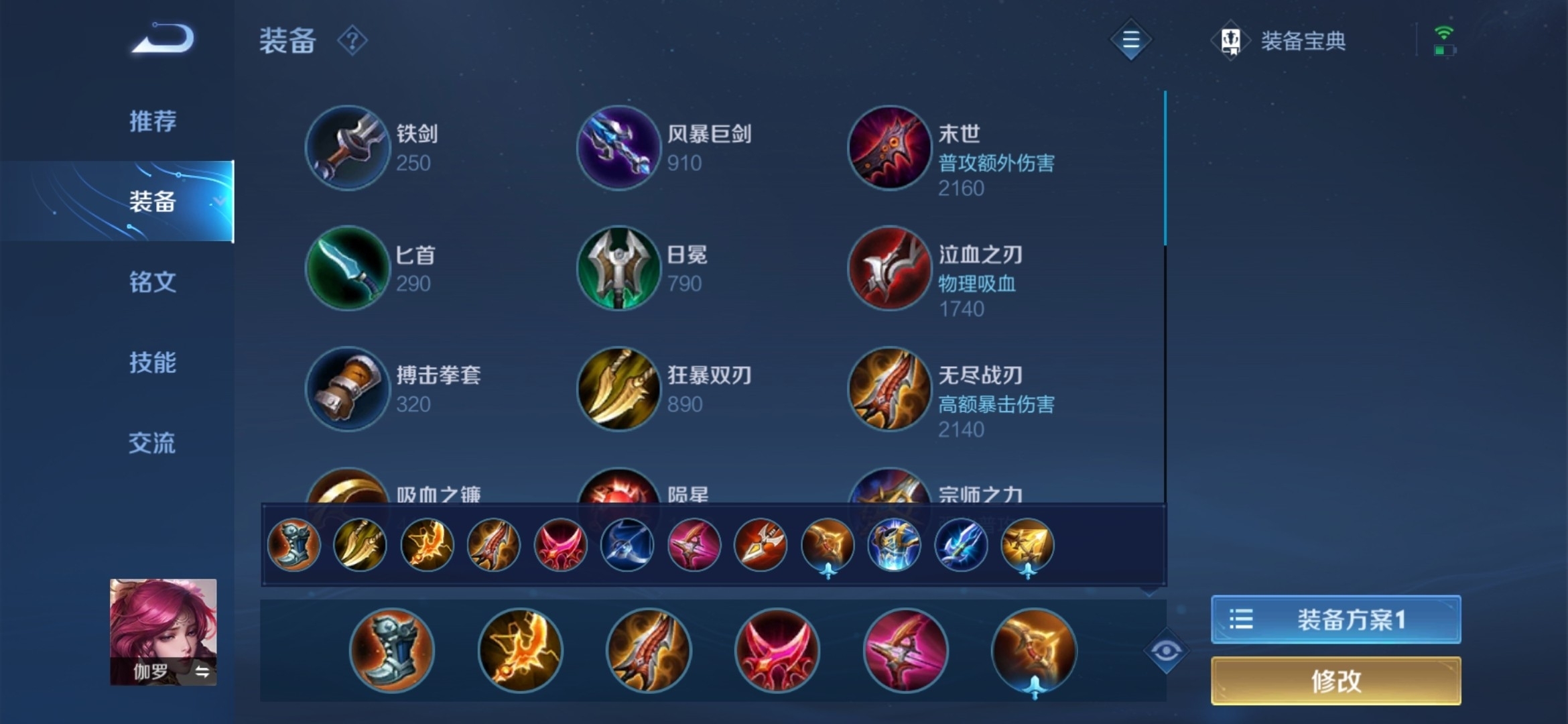
Task: Toggle the filter diamond icon near top right
Action: (x=1130, y=40)
